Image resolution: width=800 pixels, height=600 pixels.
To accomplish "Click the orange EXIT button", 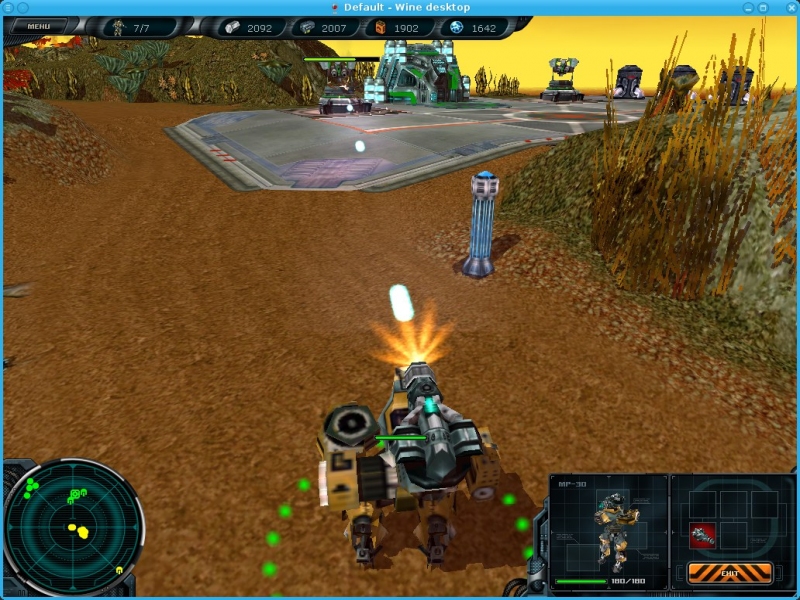I will tap(729, 573).
